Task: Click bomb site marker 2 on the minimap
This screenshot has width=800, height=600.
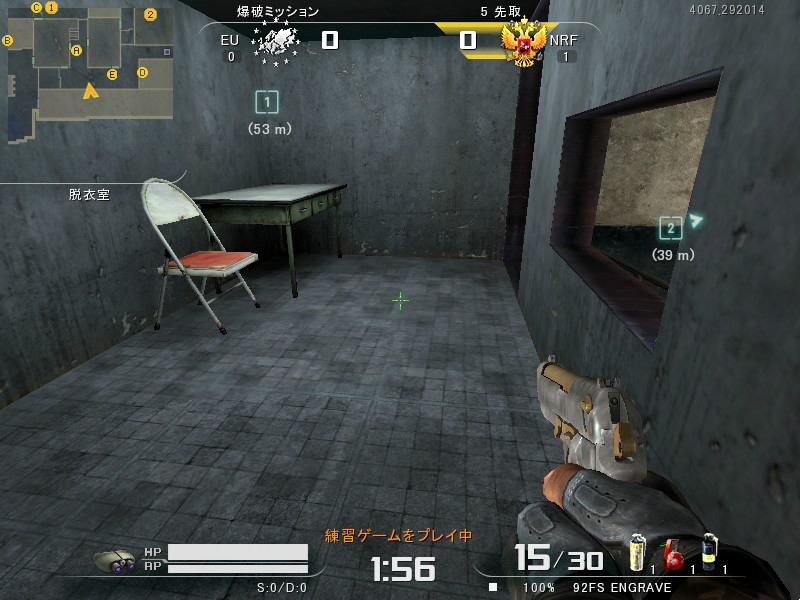Action: pos(150,14)
